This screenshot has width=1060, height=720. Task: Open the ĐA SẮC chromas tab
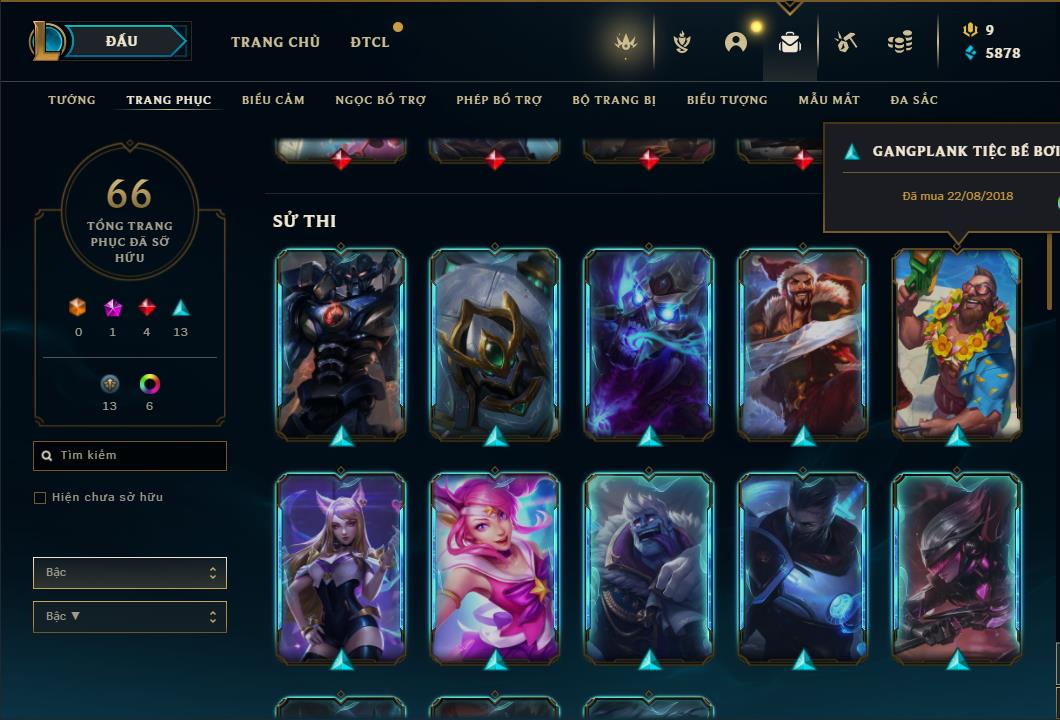[x=914, y=100]
